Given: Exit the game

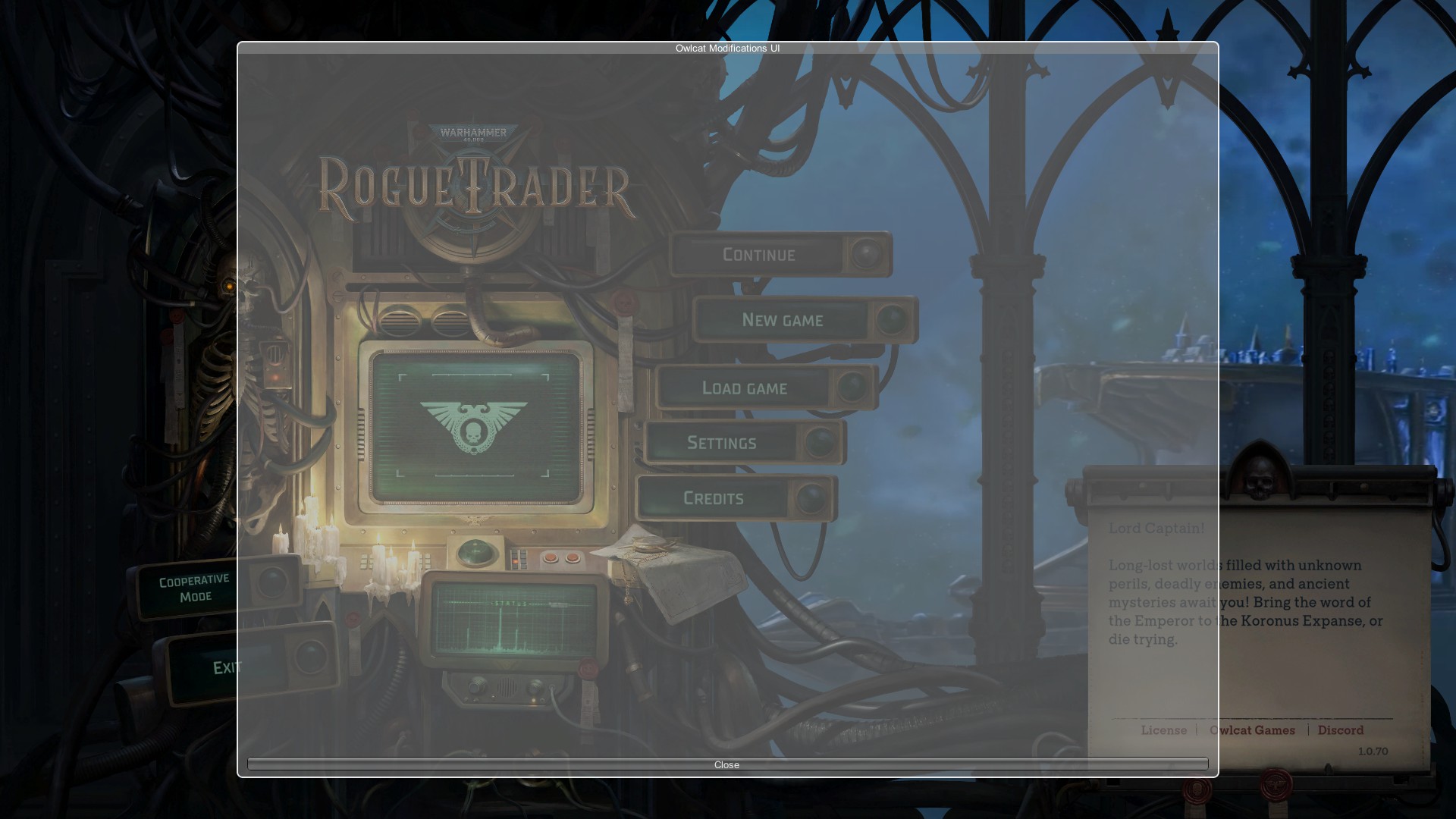Looking at the screenshot, I should (225, 667).
